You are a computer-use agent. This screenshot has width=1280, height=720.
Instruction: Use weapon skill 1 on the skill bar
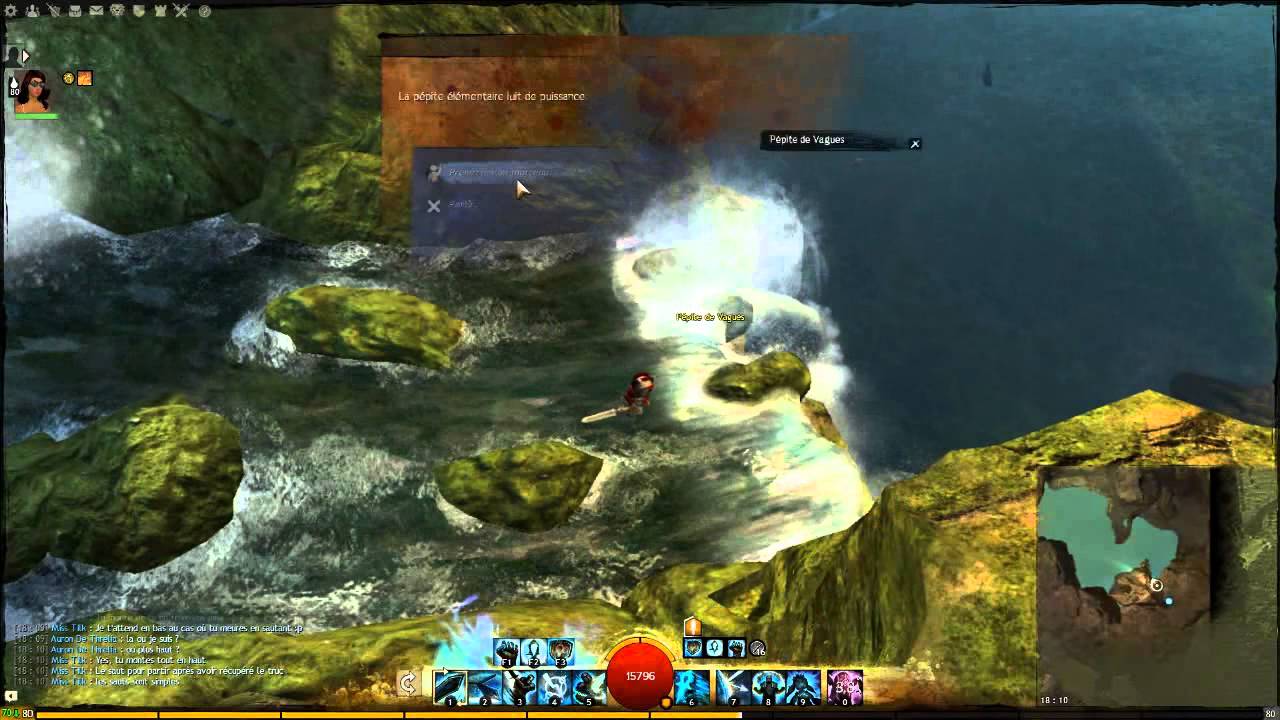point(452,684)
